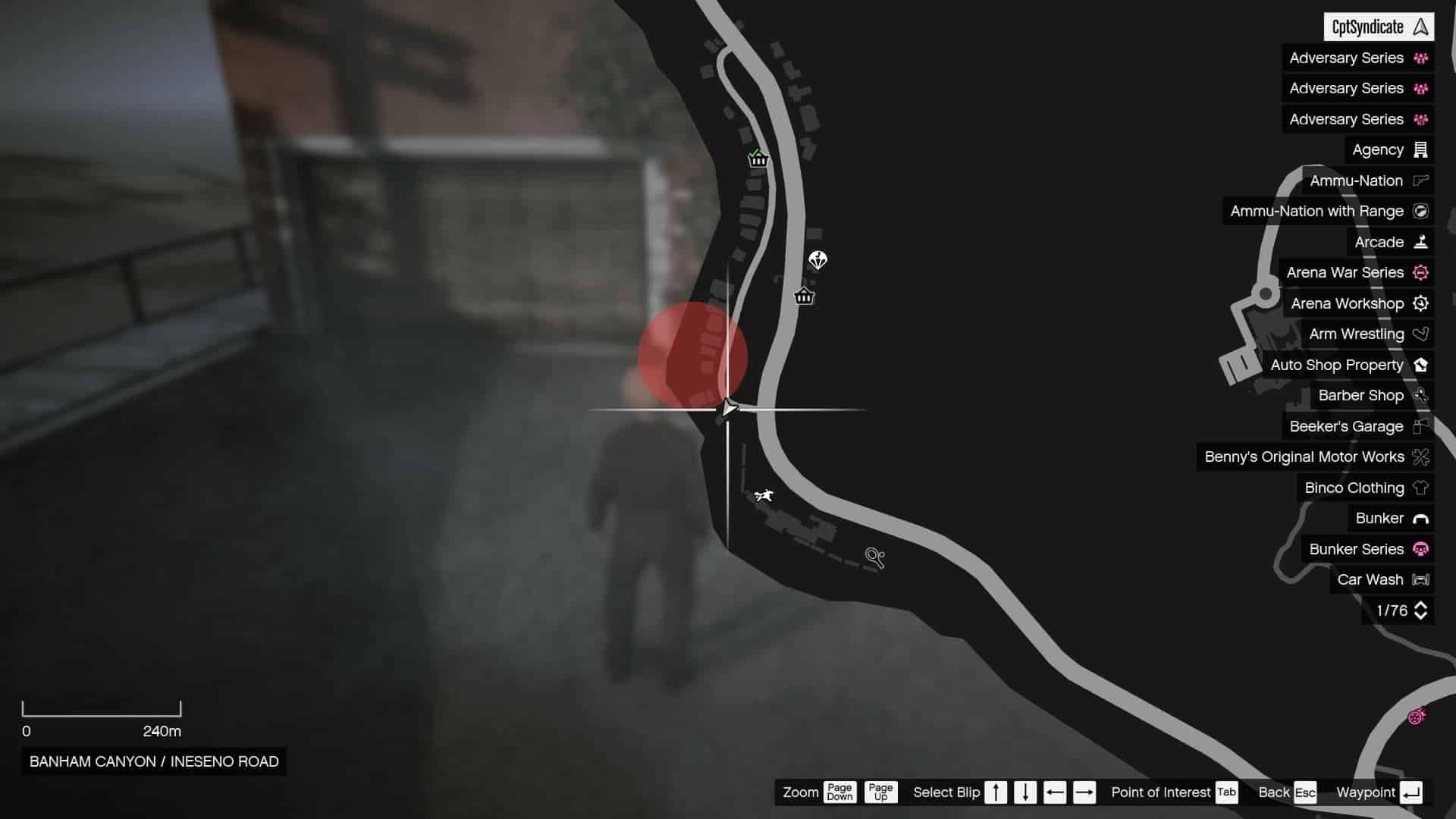Click the up arrow next to Select Blip
Screen dimensions: 1456x819
[x=996, y=792]
